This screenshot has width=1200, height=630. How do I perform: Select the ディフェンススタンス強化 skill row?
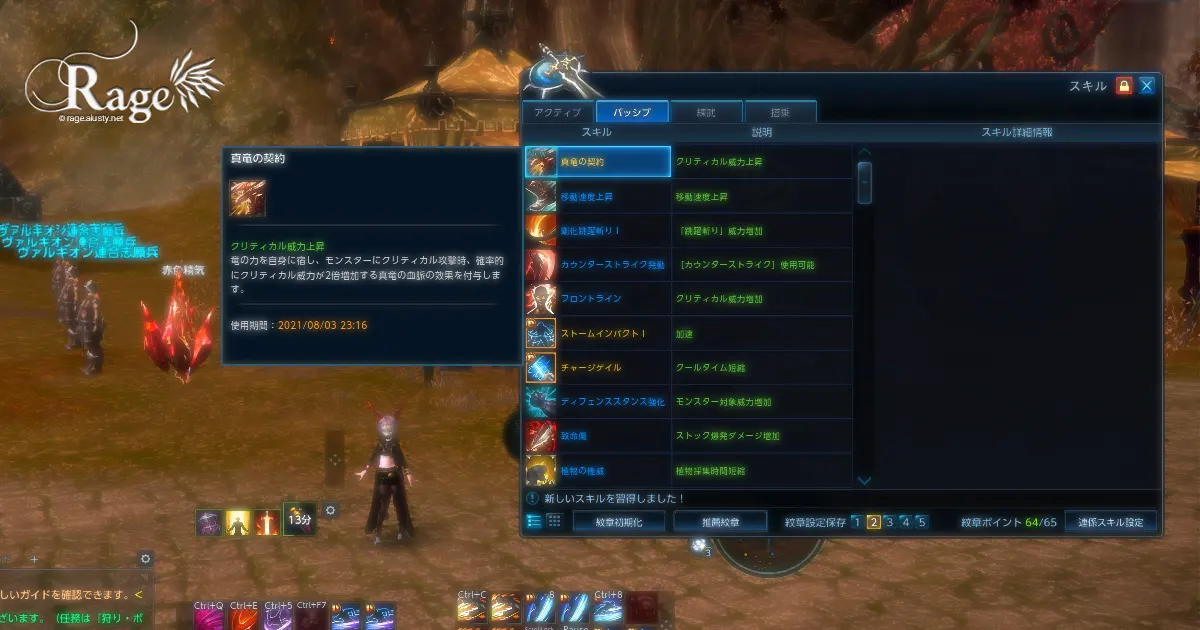click(x=597, y=402)
